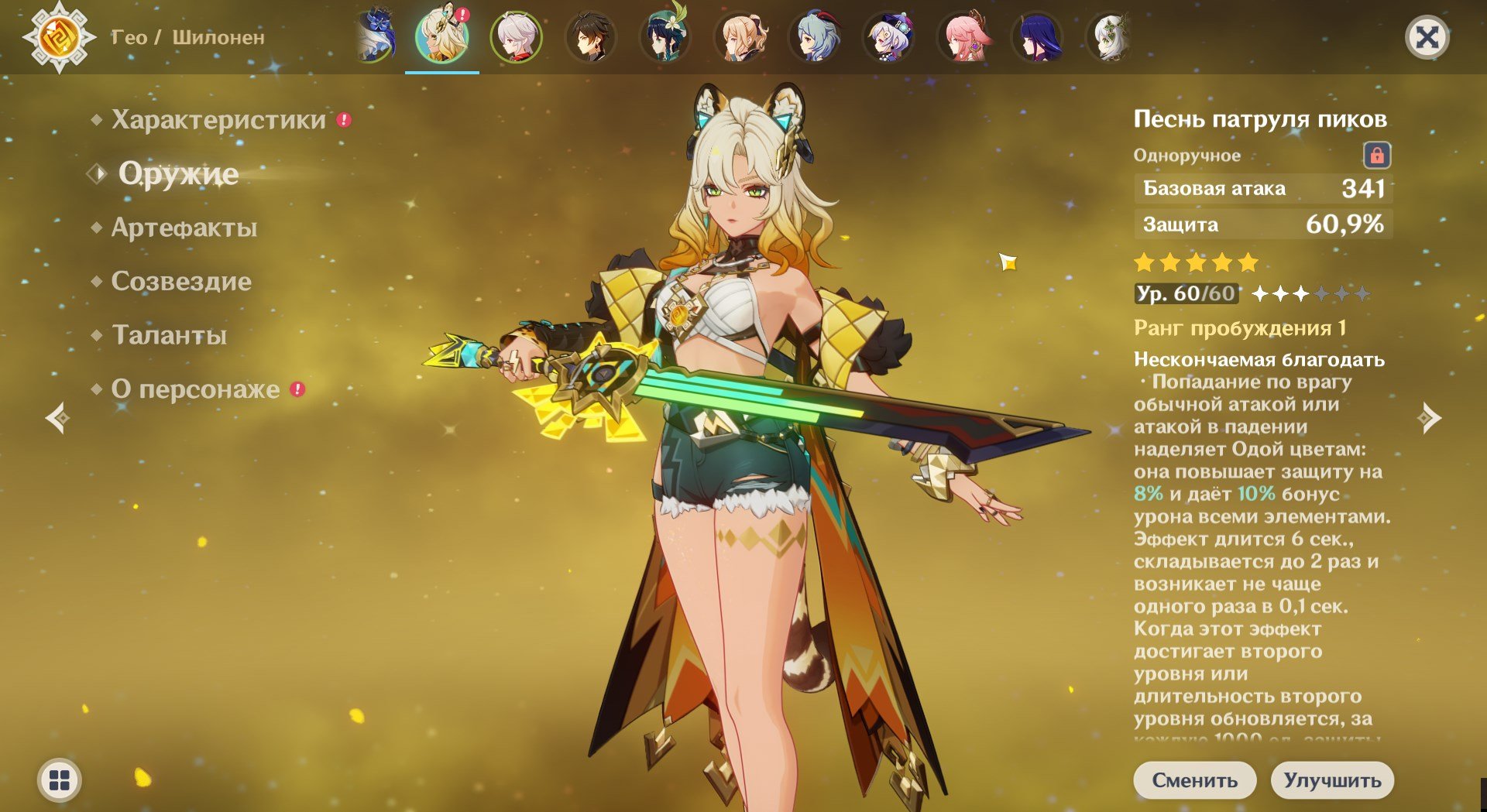Select the Оружие menu entry
Viewport: 1487px width, 812px height.
point(178,173)
